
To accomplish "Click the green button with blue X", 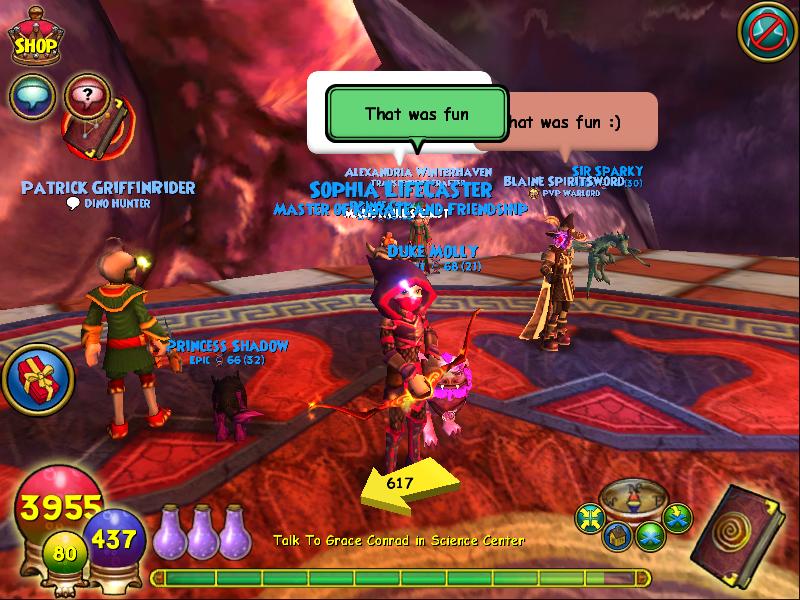I will coord(651,536).
